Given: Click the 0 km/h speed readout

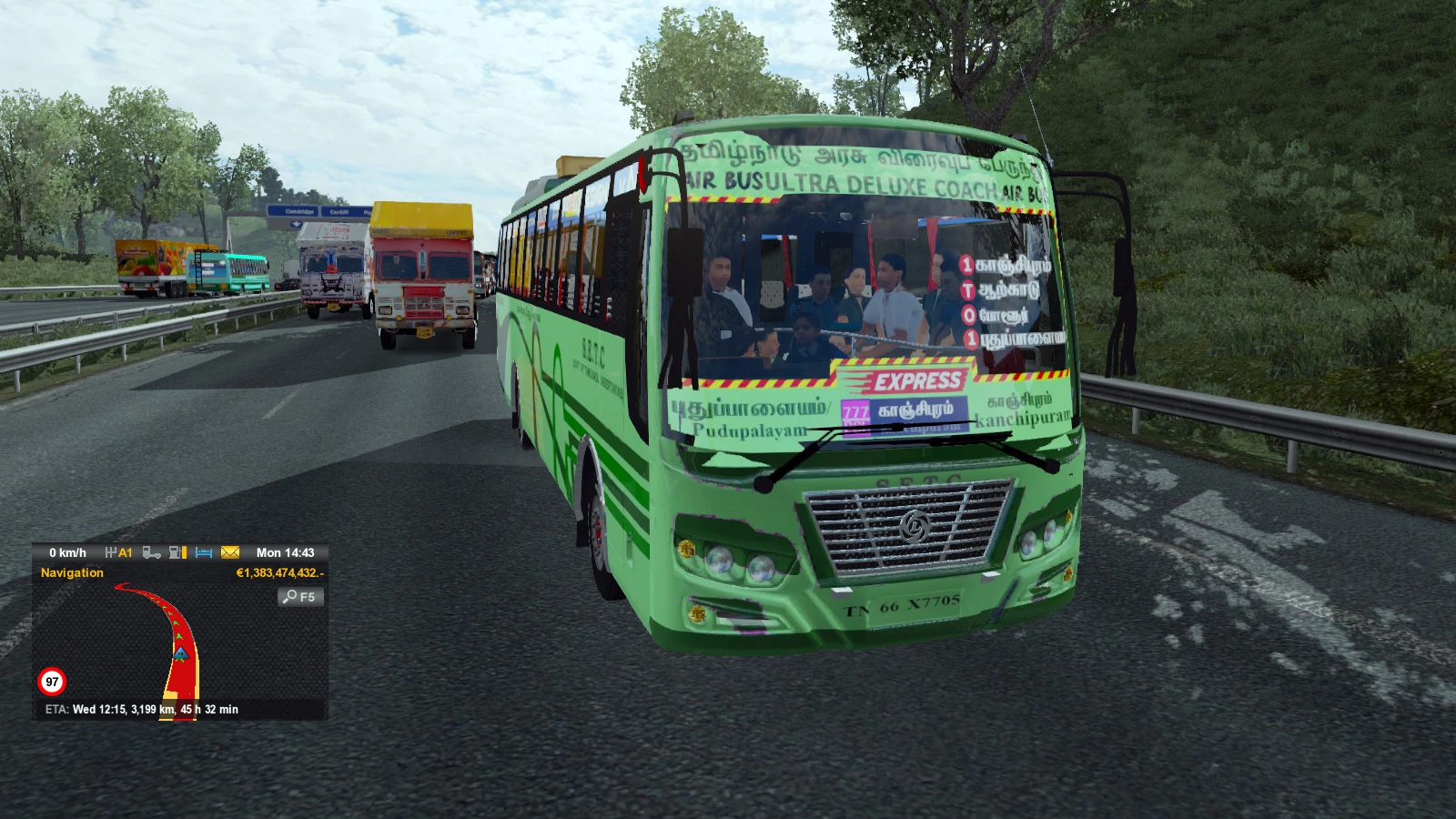Looking at the screenshot, I should [x=67, y=551].
